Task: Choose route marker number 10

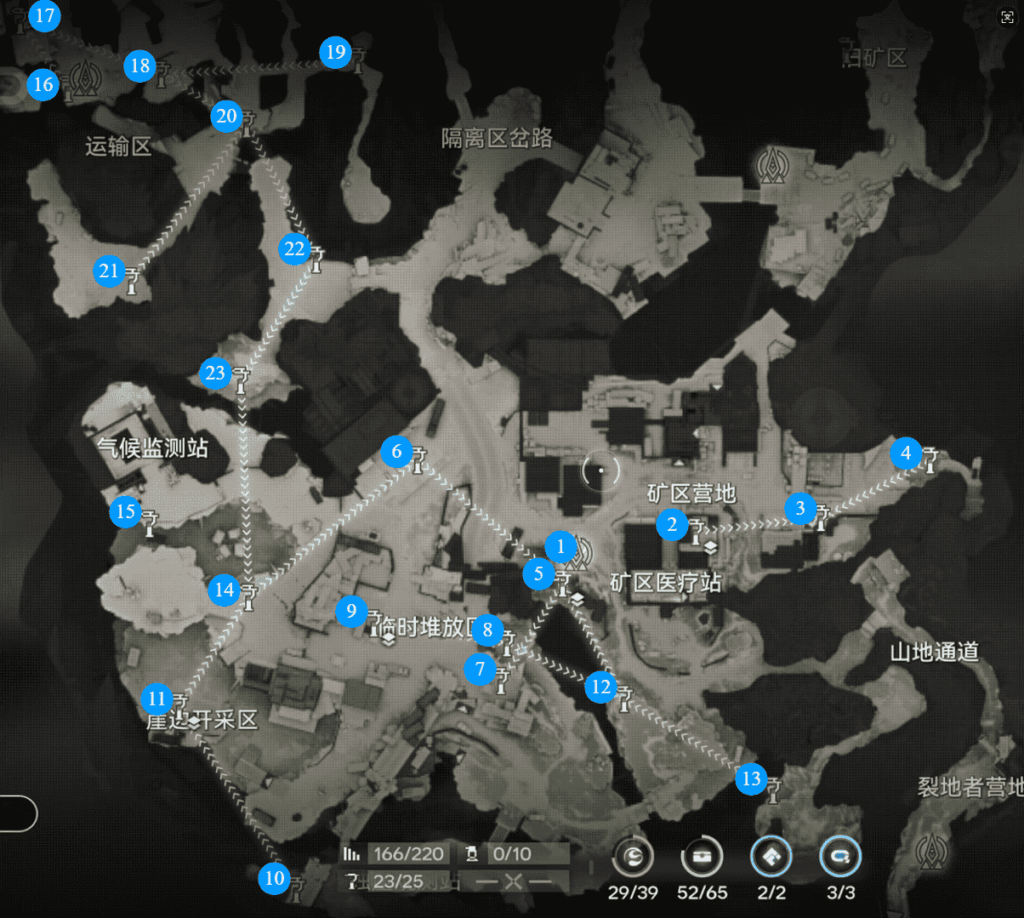Action: (273, 878)
